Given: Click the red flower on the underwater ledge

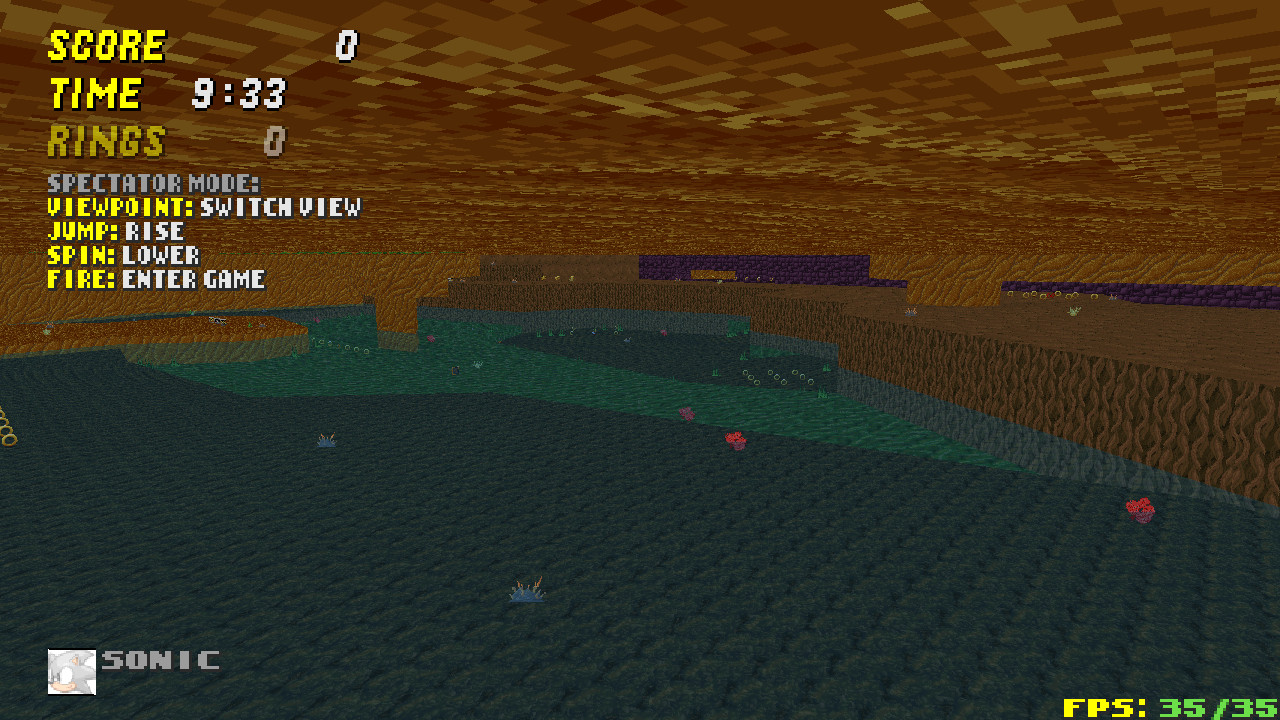Looking at the screenshot, I should point(736,438).
